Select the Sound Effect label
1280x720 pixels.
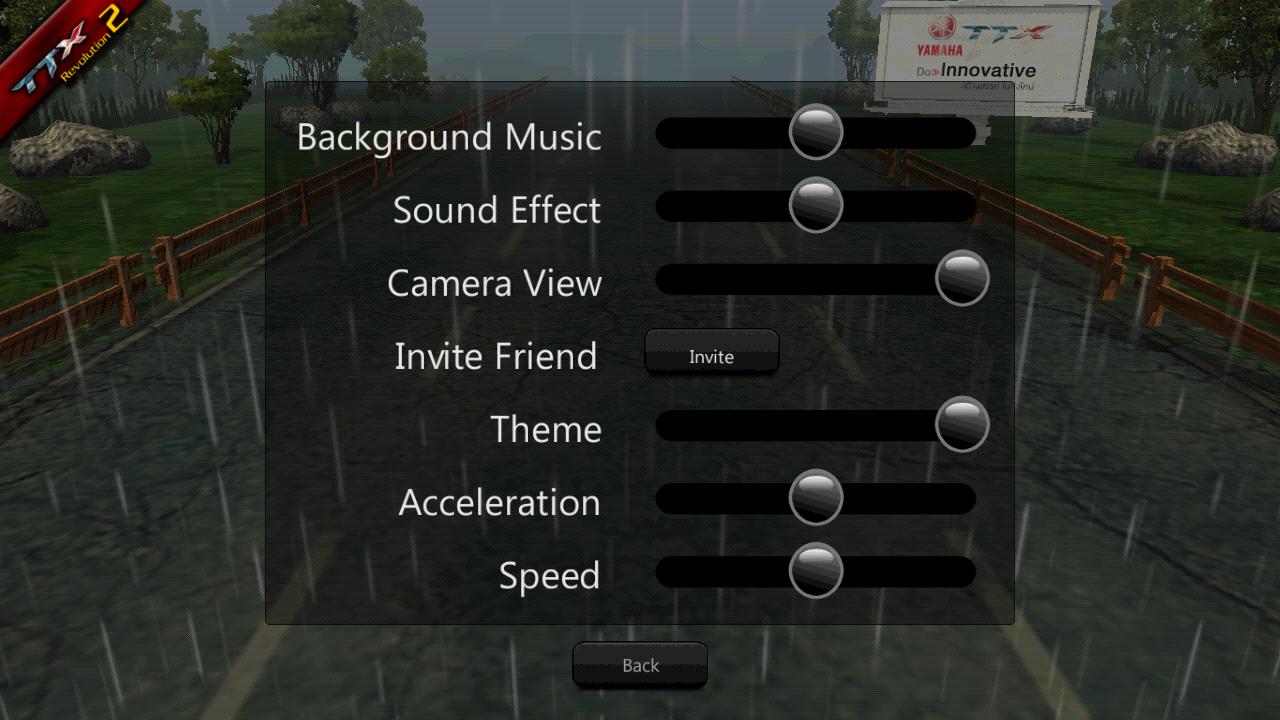[x=497, y=210]
